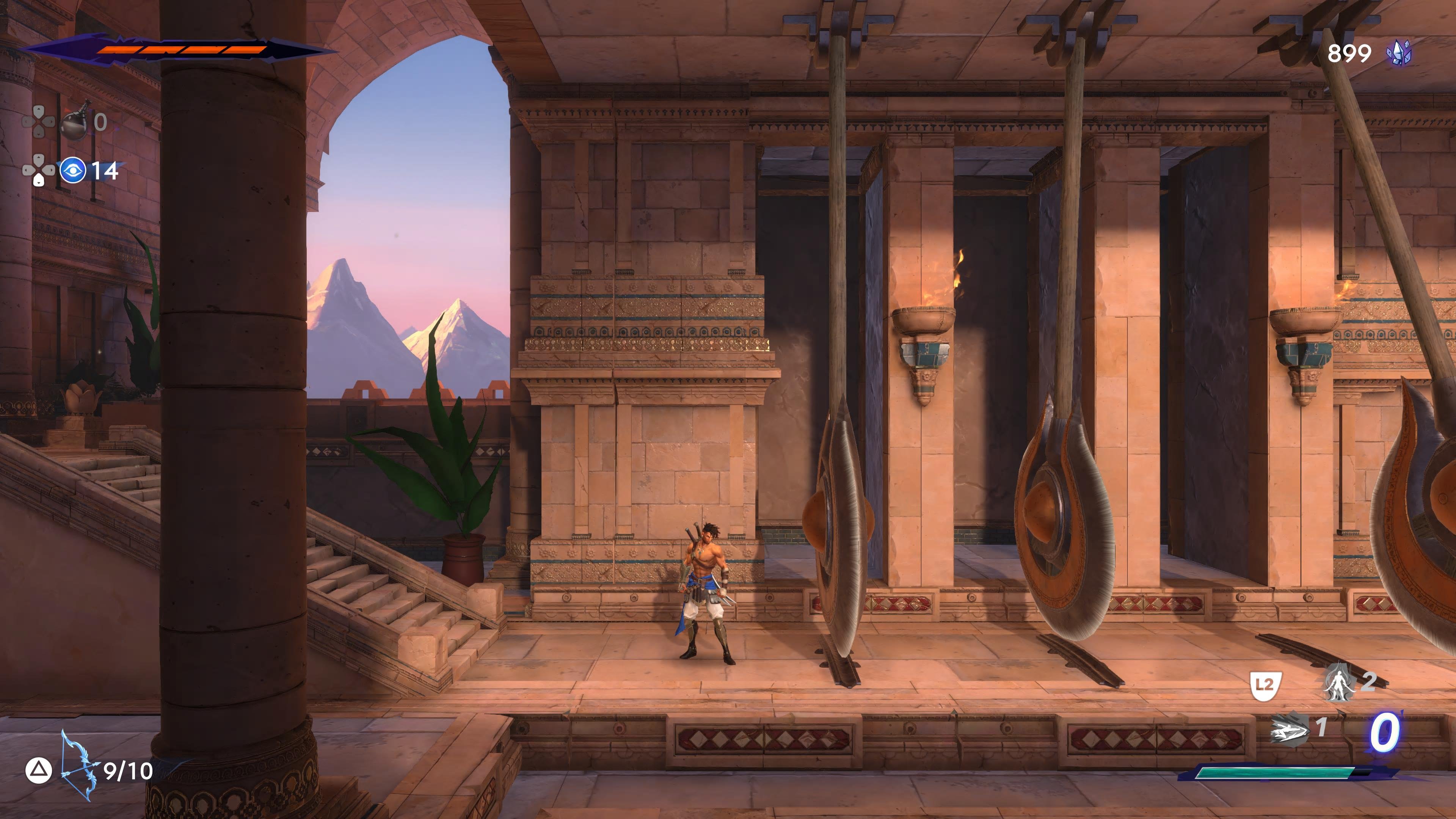This screenshot has width=1456, height=819.
Task: Toggle the highlighted down d-pad button
Action: pyautogui.click(x=39, y=180)
